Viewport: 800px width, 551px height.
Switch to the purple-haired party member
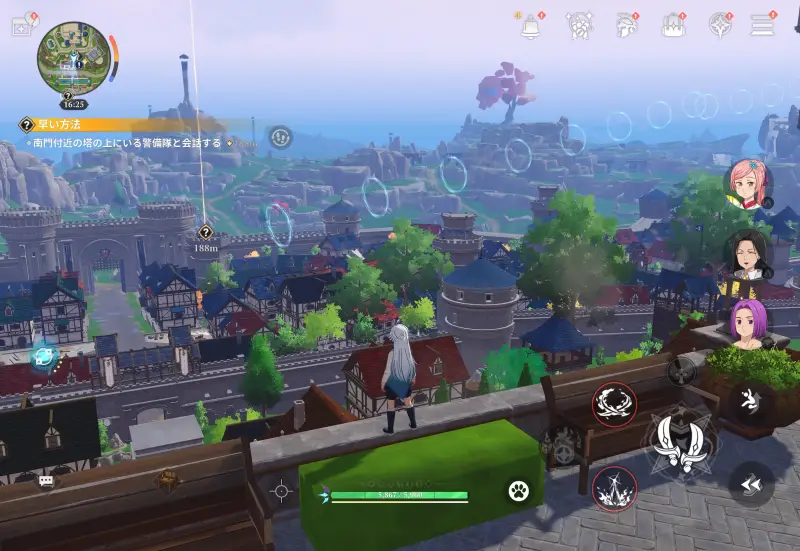pyautogui.click(x=747, y=324)
